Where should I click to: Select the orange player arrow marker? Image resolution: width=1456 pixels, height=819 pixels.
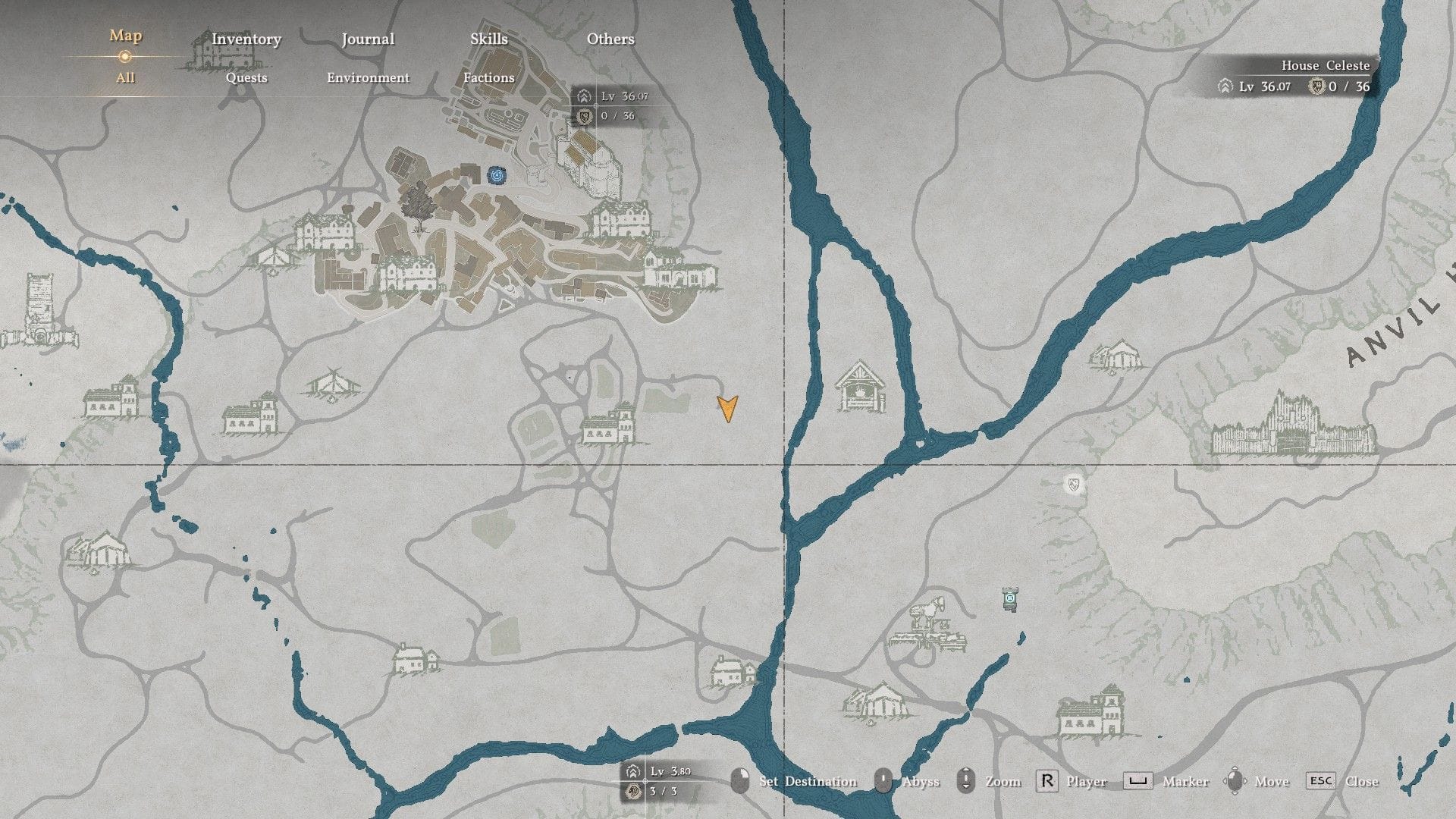[x=728, y=408]
